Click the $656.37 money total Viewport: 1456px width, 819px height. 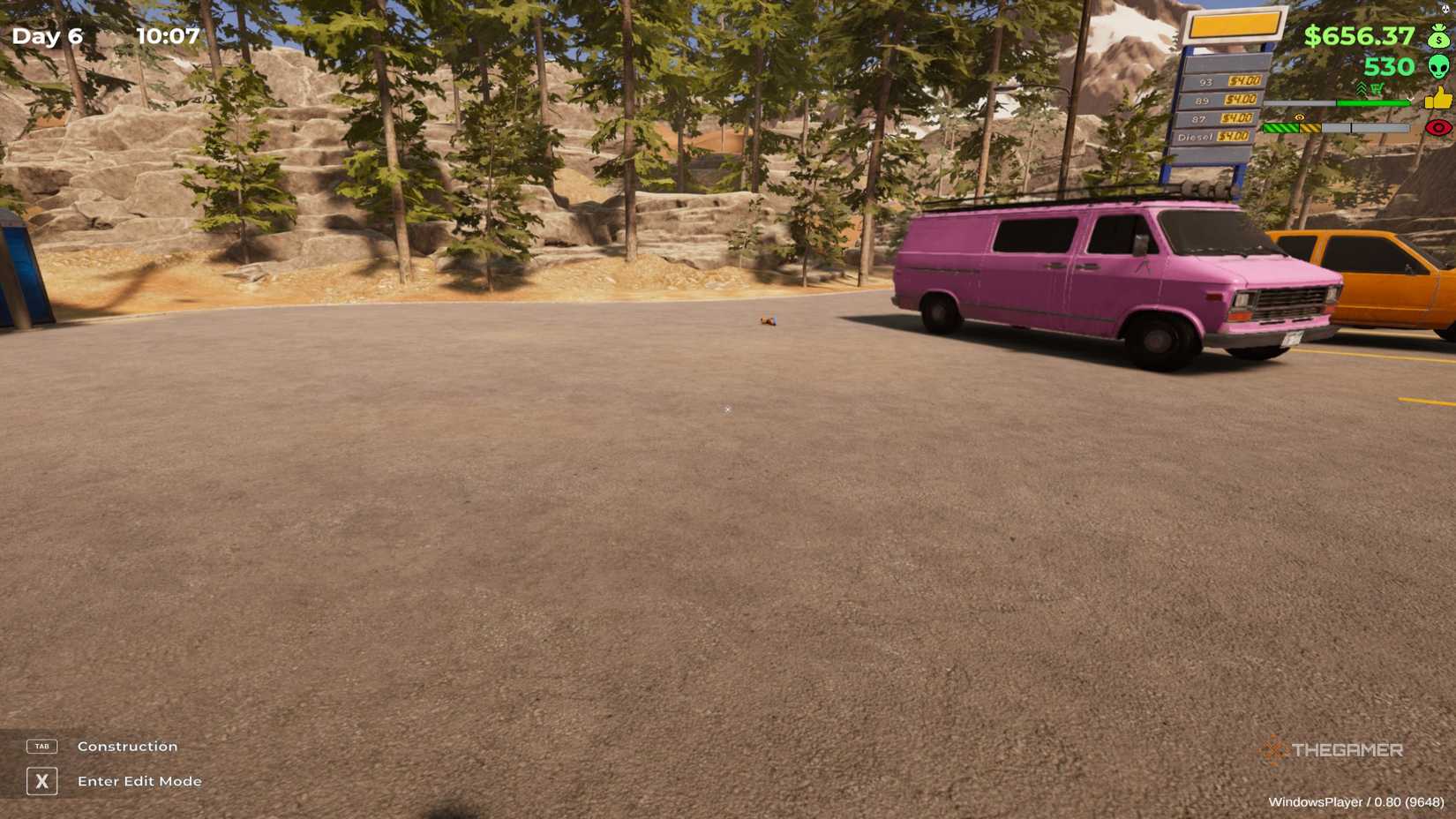1359,37
